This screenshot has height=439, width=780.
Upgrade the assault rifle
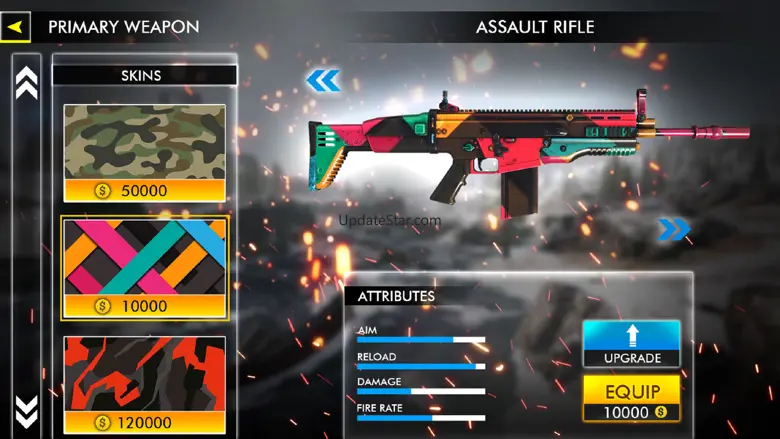coord(631,343)
